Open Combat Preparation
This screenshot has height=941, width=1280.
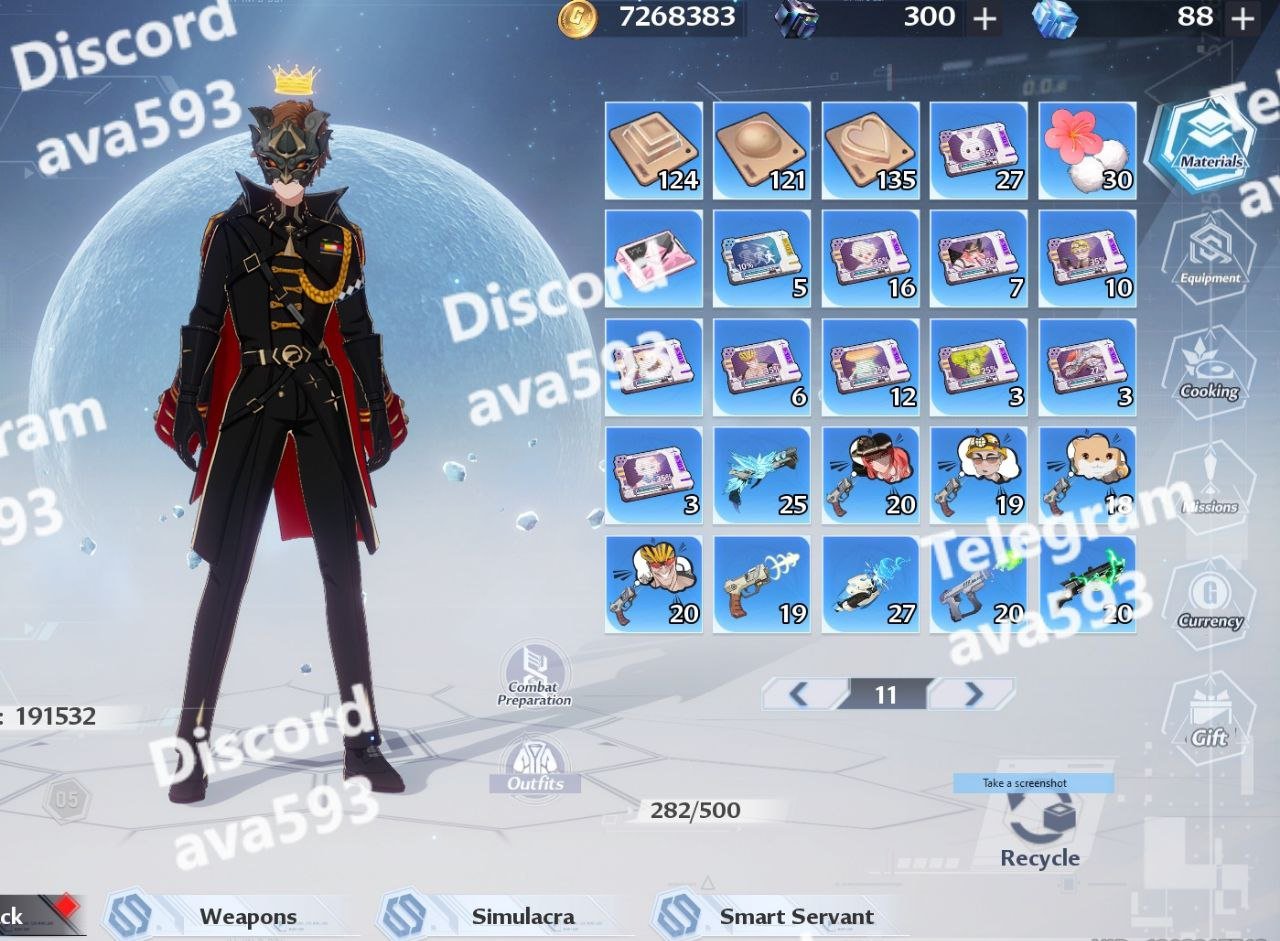[535, 676]
